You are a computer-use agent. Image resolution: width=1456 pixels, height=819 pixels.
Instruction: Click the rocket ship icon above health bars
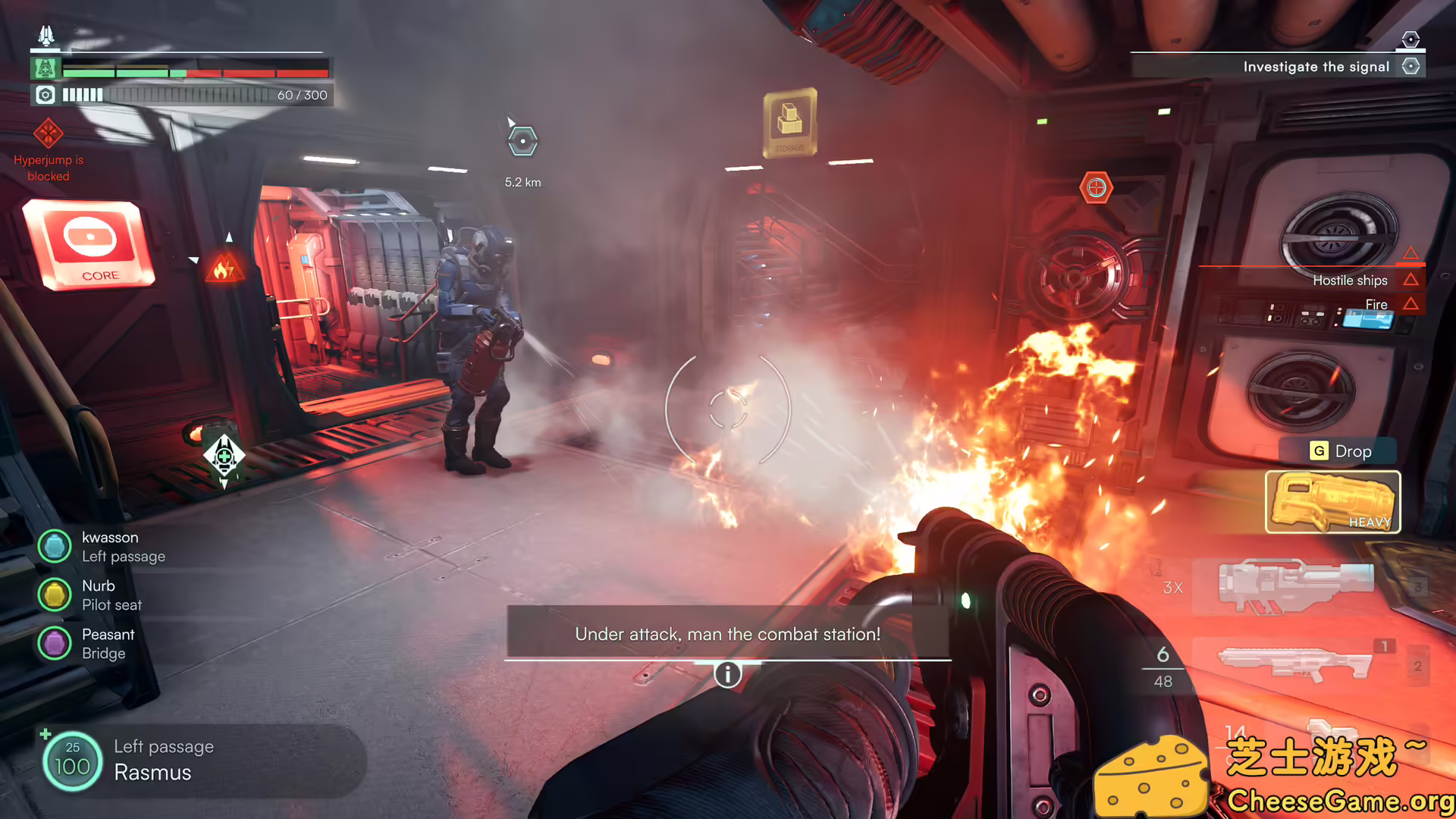click(x=45, y=33)
